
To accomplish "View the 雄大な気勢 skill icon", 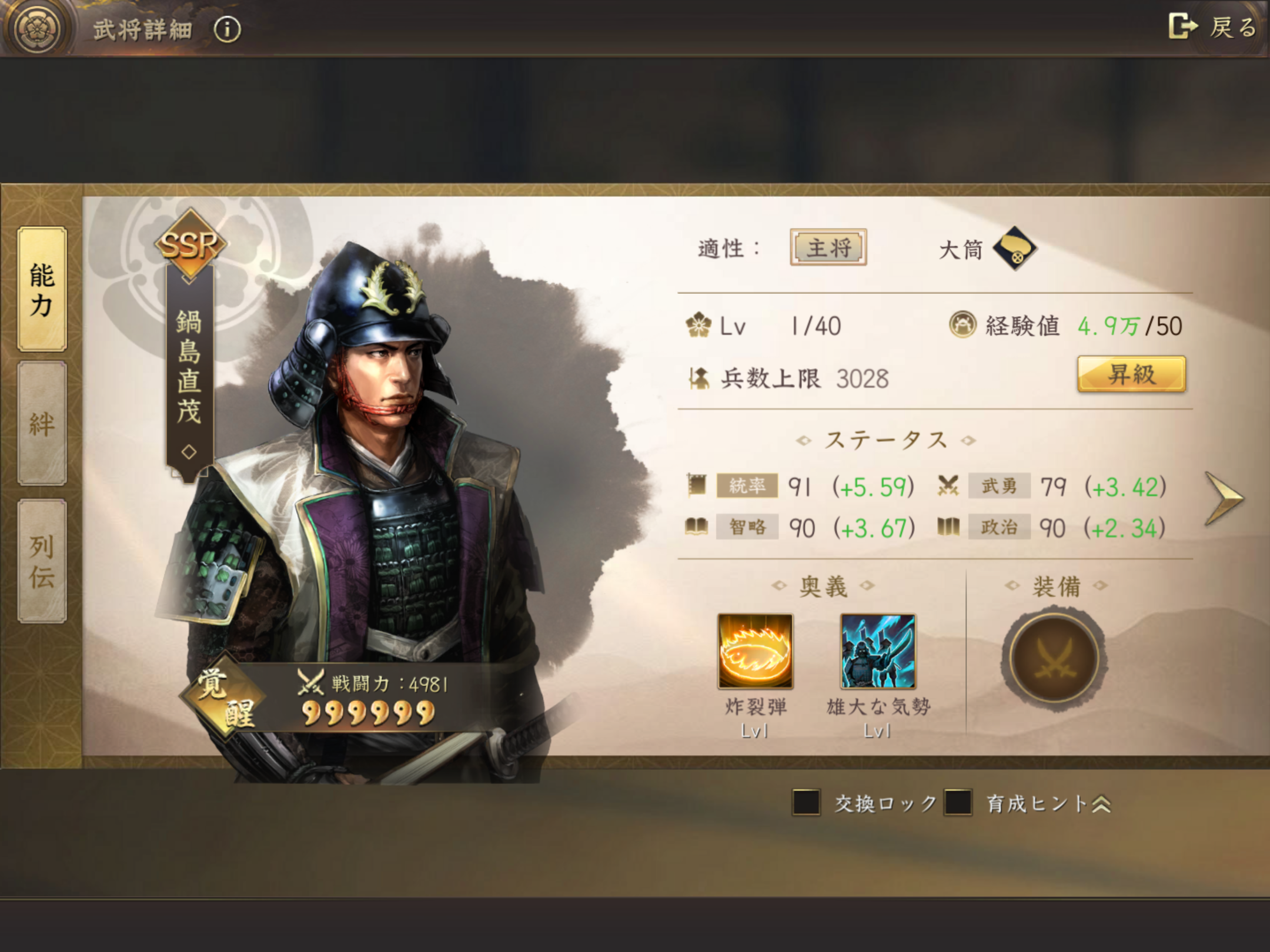I will click(878, 651).
